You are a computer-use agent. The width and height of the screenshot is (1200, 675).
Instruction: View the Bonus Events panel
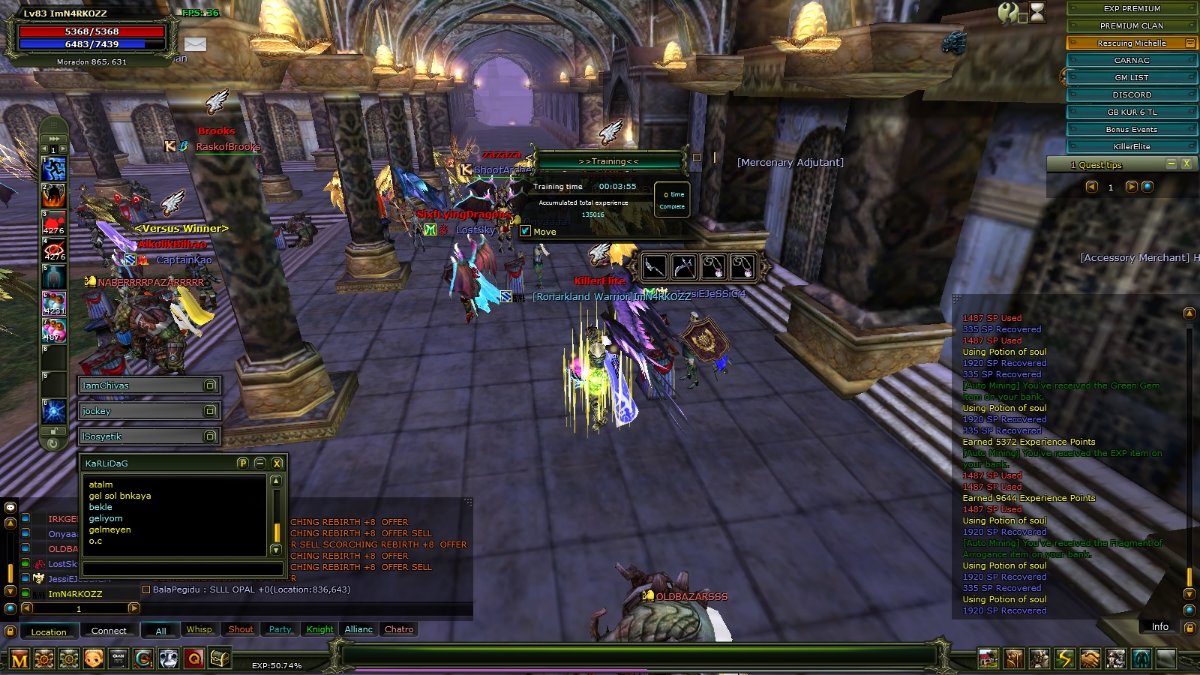(1132, 129)
